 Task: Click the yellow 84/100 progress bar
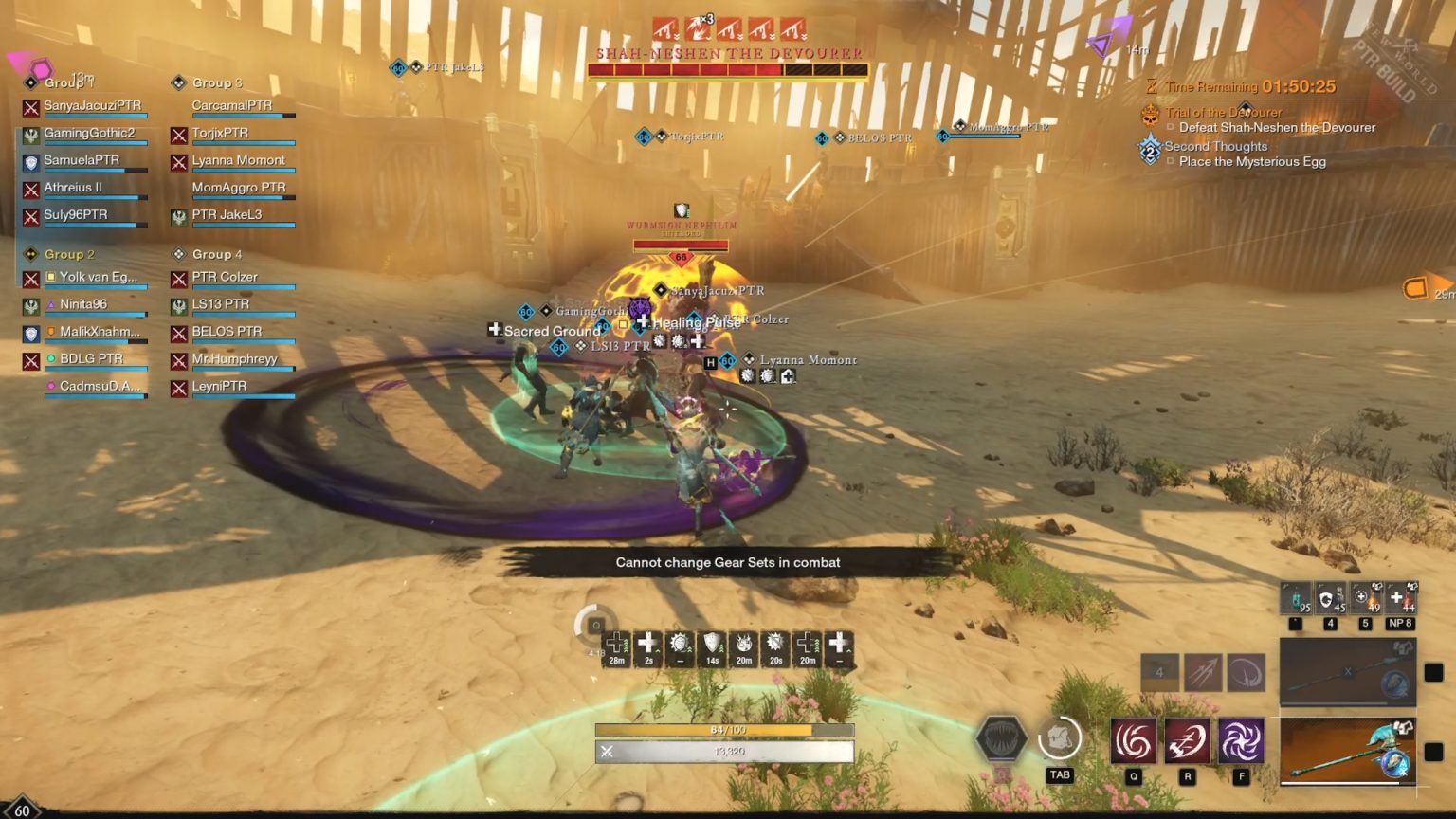pos(724,732)
